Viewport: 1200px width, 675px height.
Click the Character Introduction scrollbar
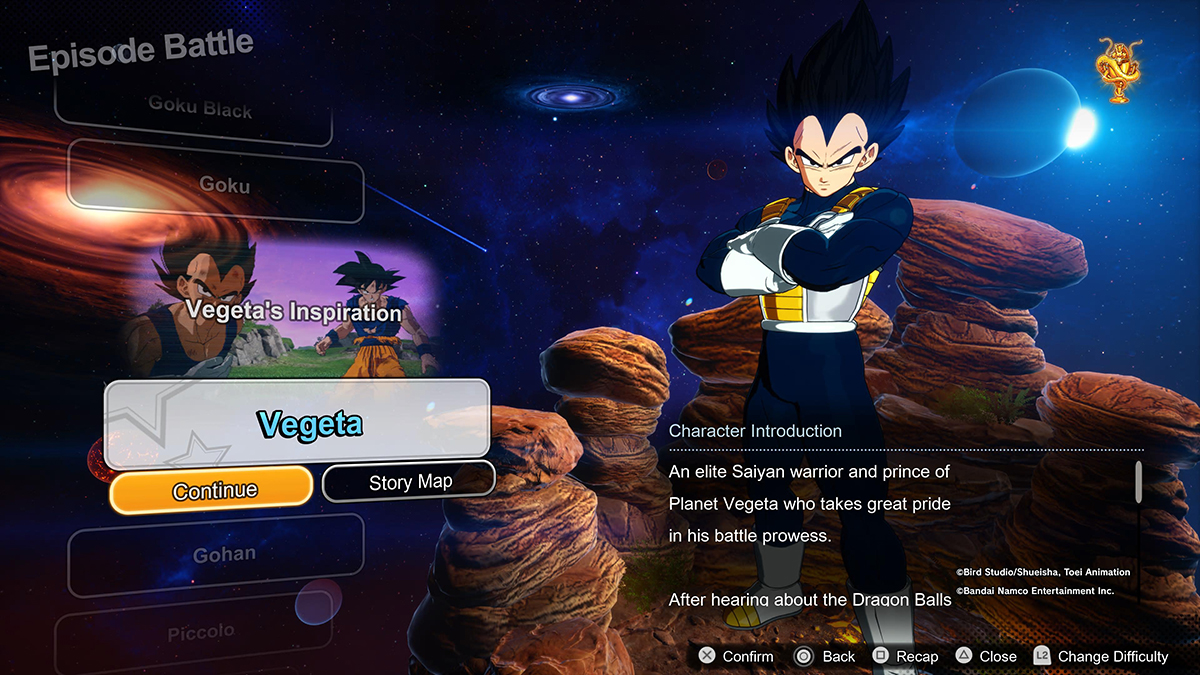pos(1138,483)
